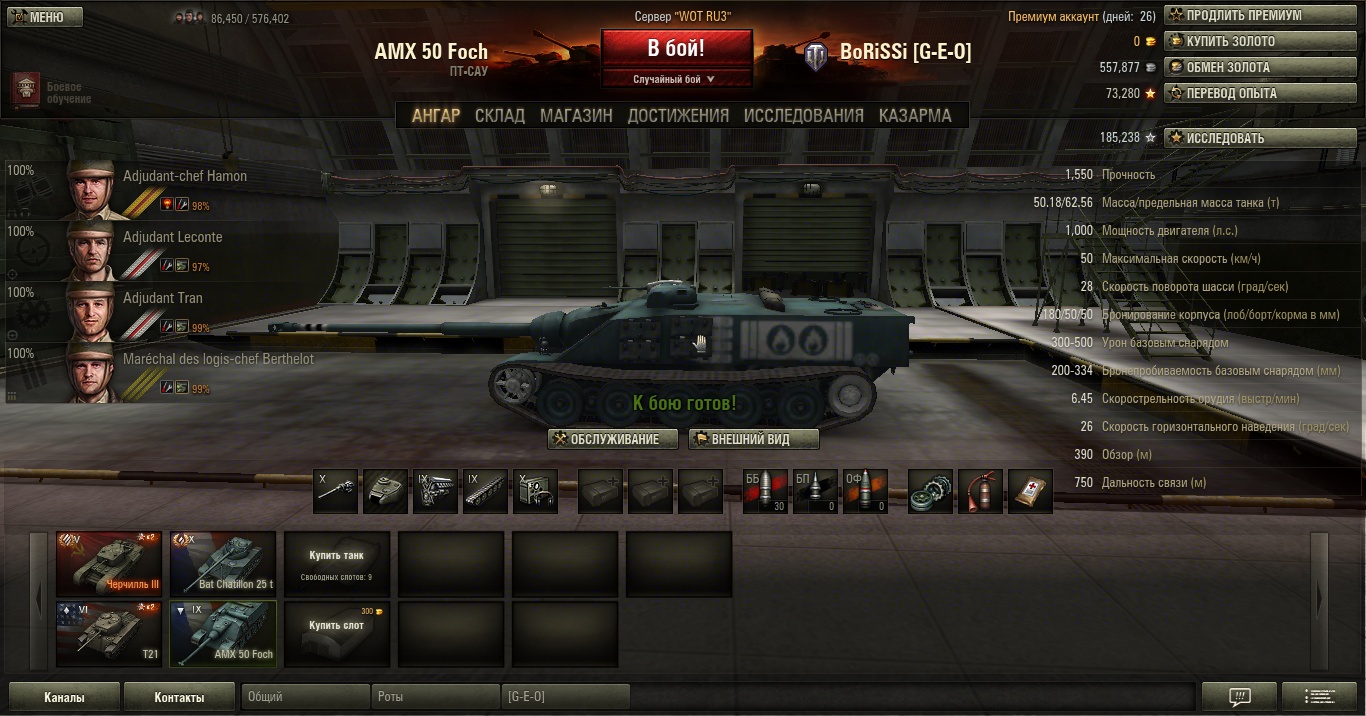
Task: Open Обмен золота exchange
Action: [x=1246, y=68]
